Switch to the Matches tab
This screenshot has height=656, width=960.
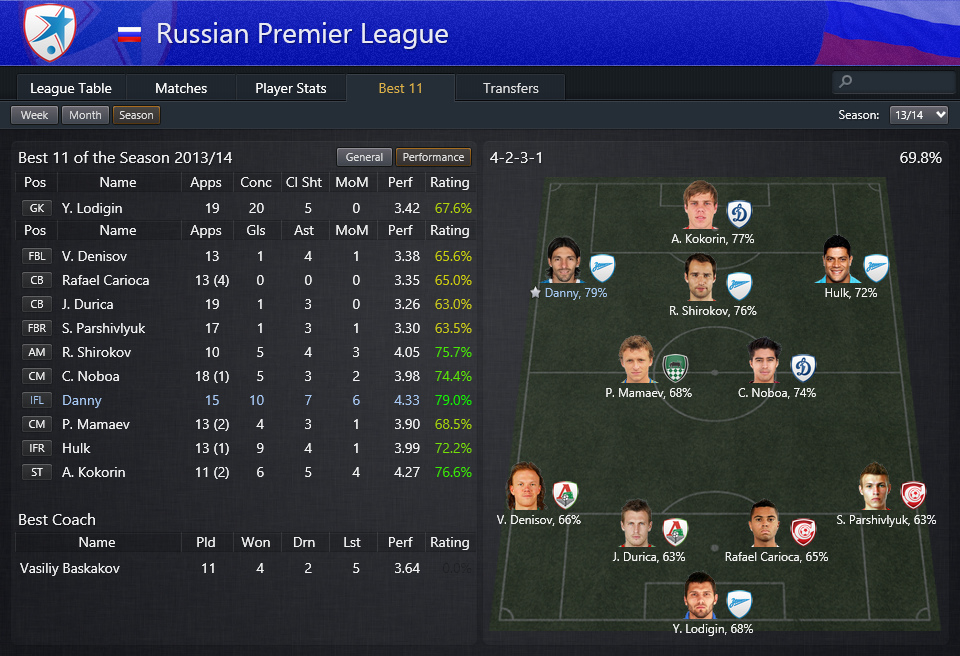tap(181, 88)
